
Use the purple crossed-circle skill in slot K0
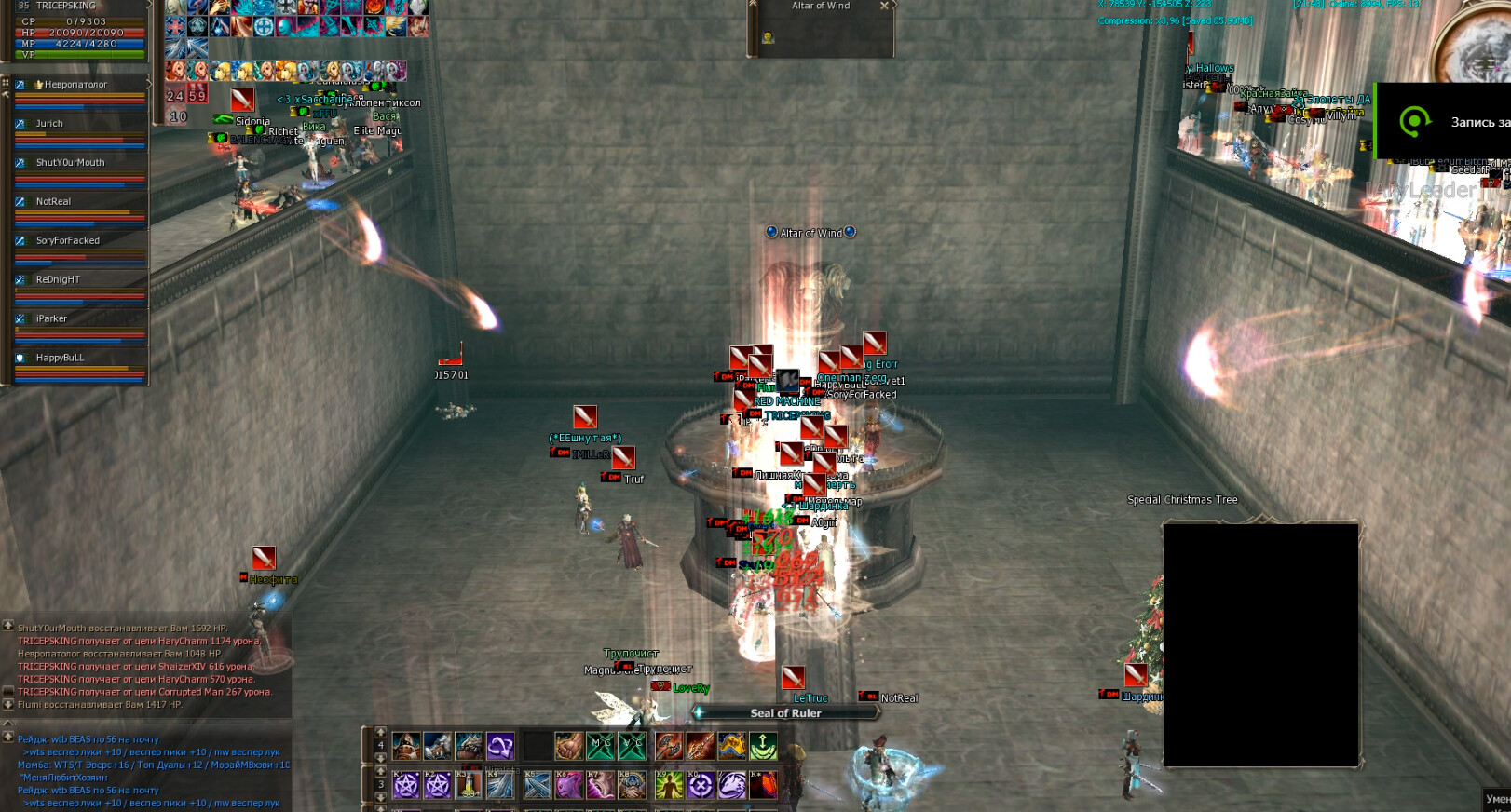[x=701, y=785]
